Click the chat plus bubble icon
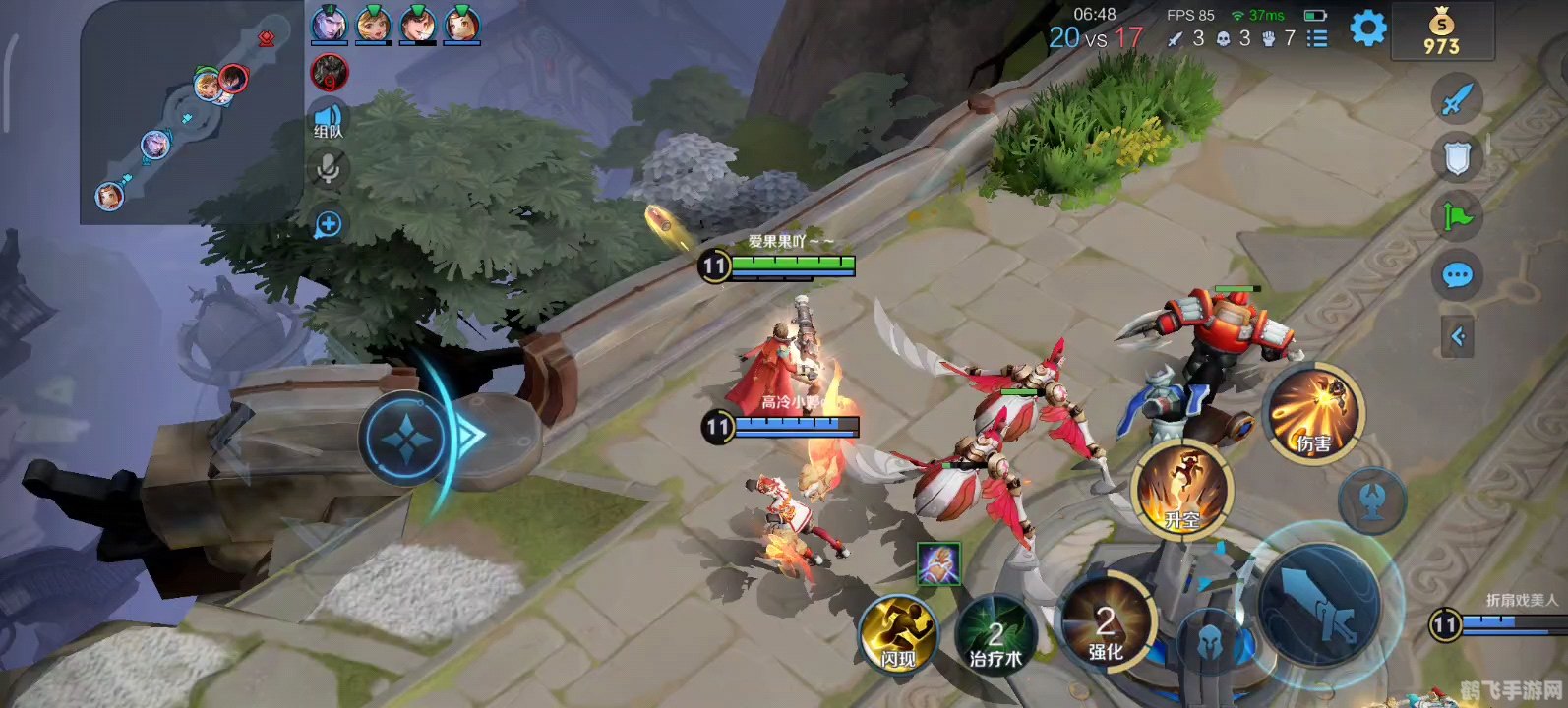1568x708 pixels. tap(328, 225)
